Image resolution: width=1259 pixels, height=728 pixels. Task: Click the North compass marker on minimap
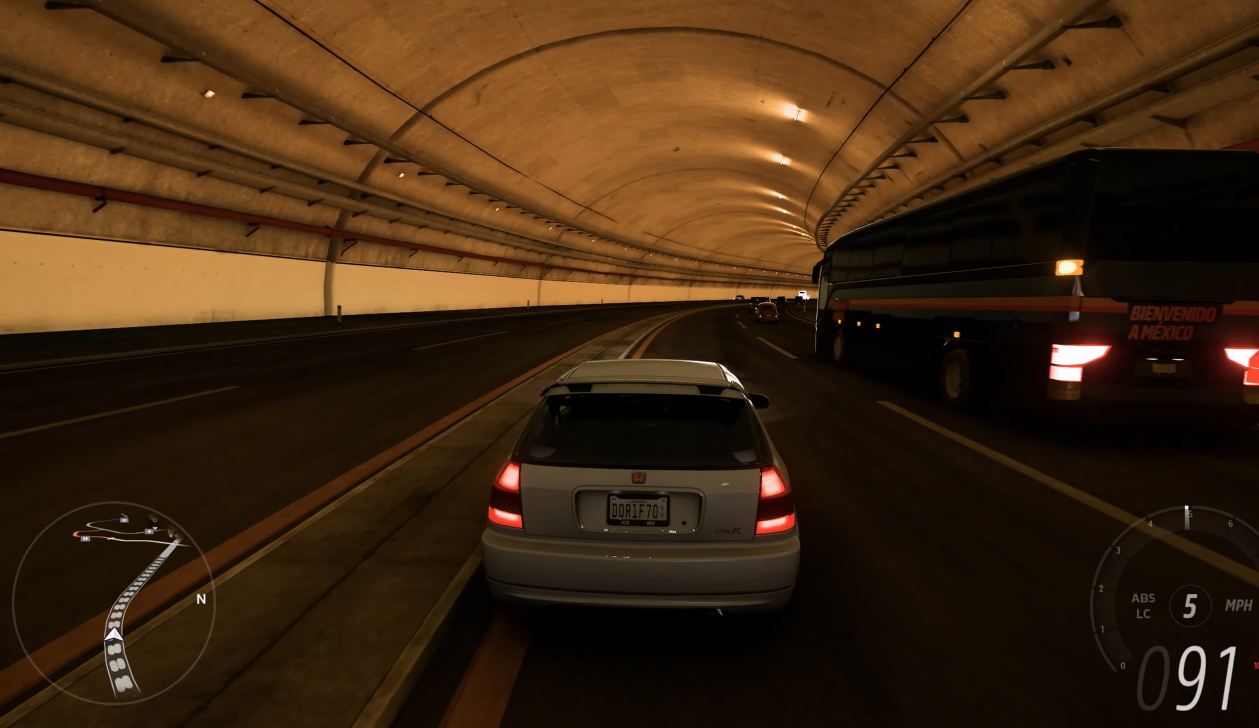click(200, 599)
